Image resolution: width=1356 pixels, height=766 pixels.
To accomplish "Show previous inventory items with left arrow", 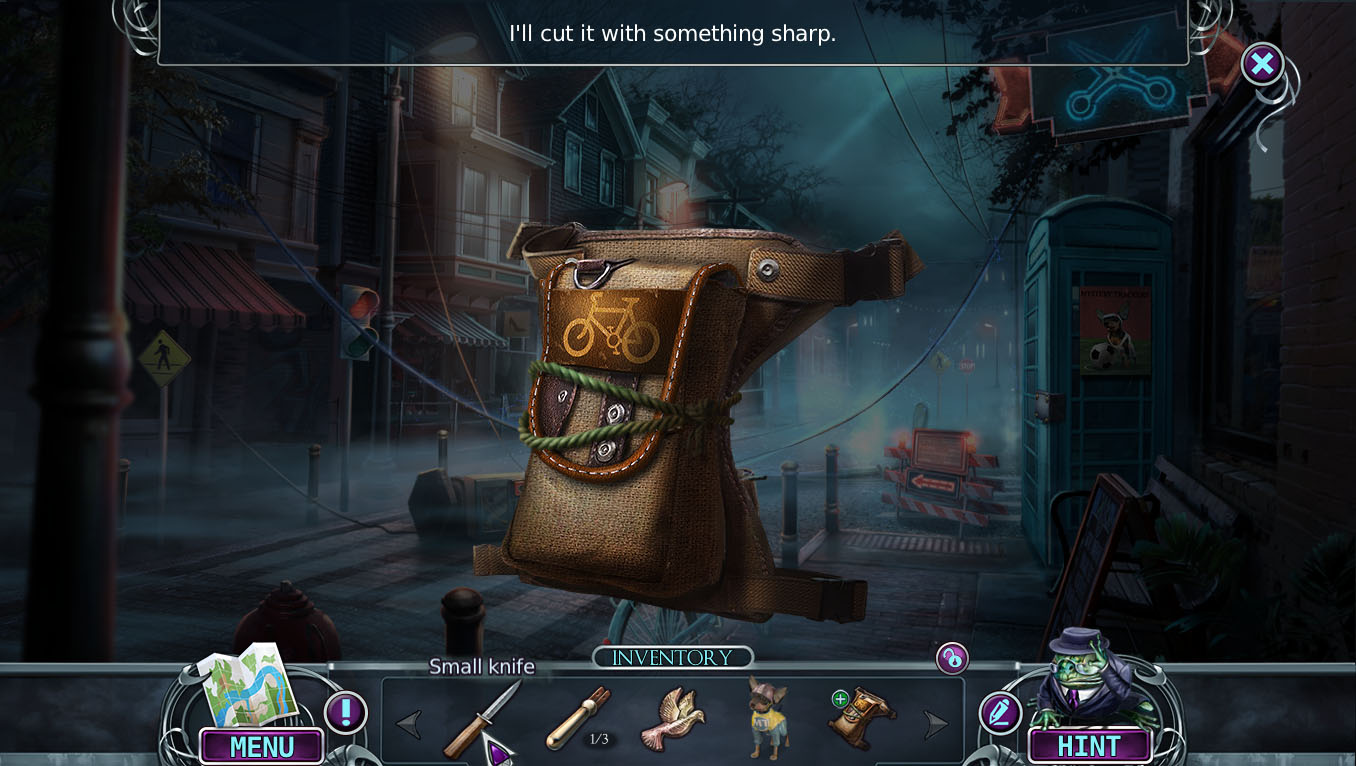I will coord(408,724).
